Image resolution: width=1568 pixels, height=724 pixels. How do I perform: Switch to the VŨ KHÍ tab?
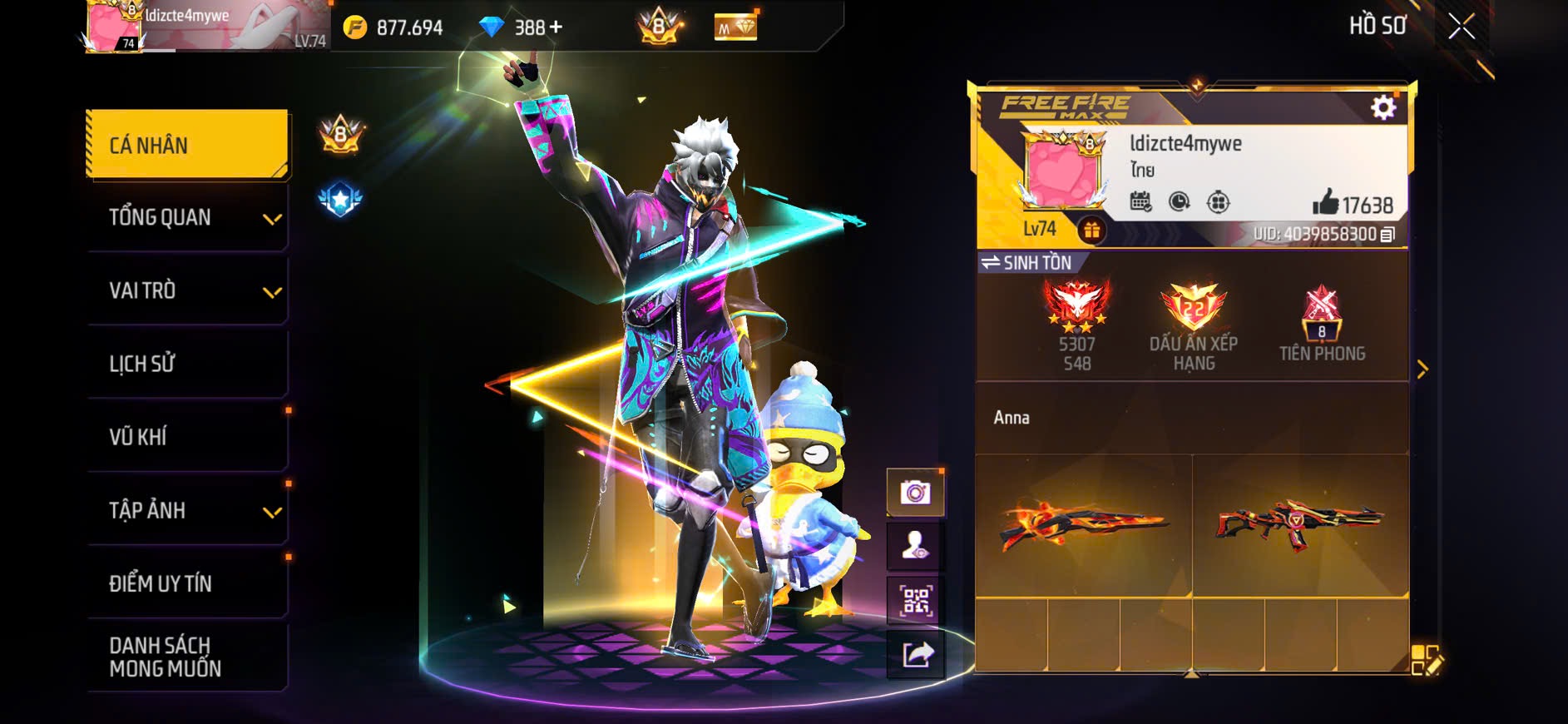point(187,437)
